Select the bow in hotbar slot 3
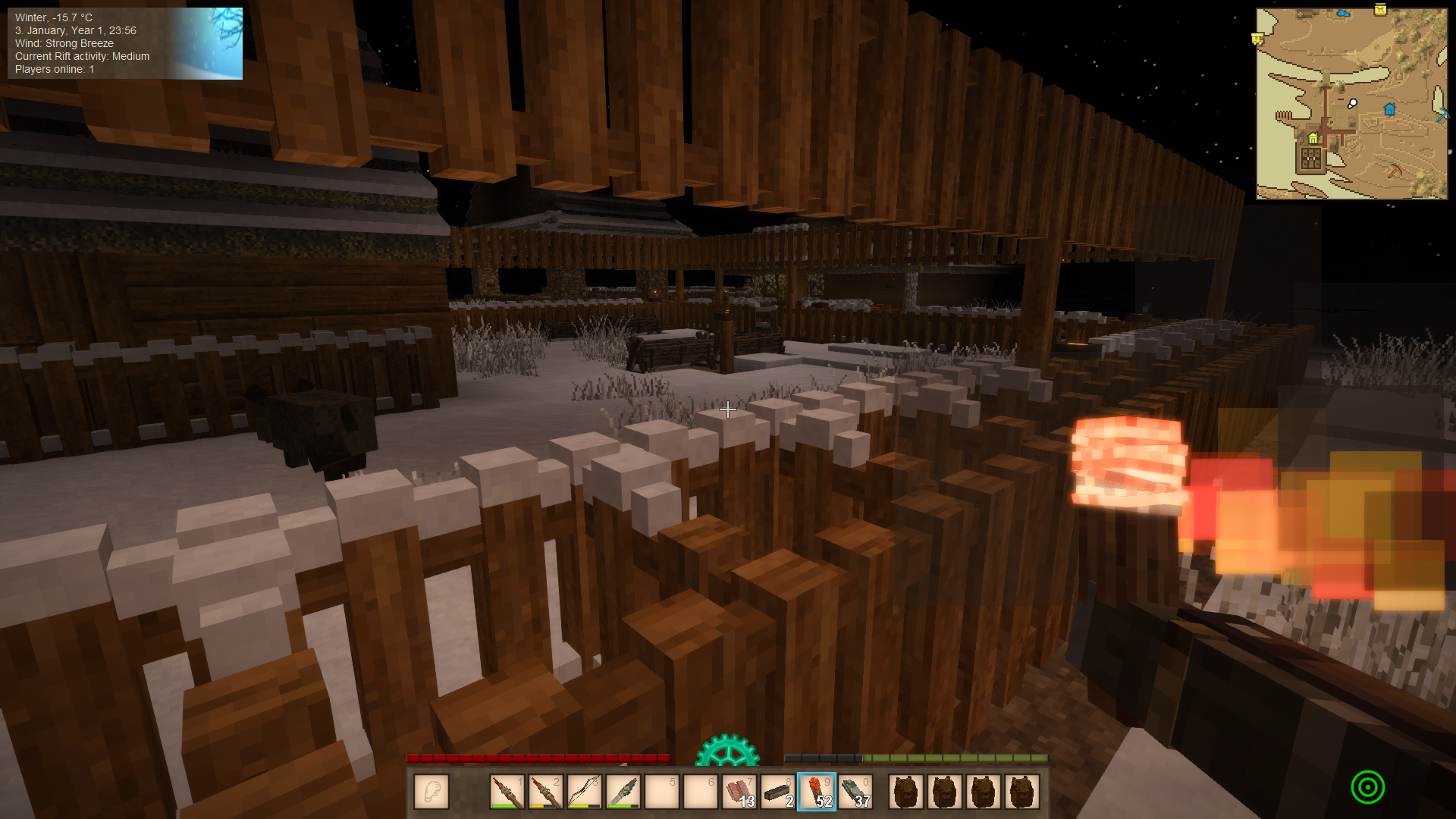 pos(584,792)
